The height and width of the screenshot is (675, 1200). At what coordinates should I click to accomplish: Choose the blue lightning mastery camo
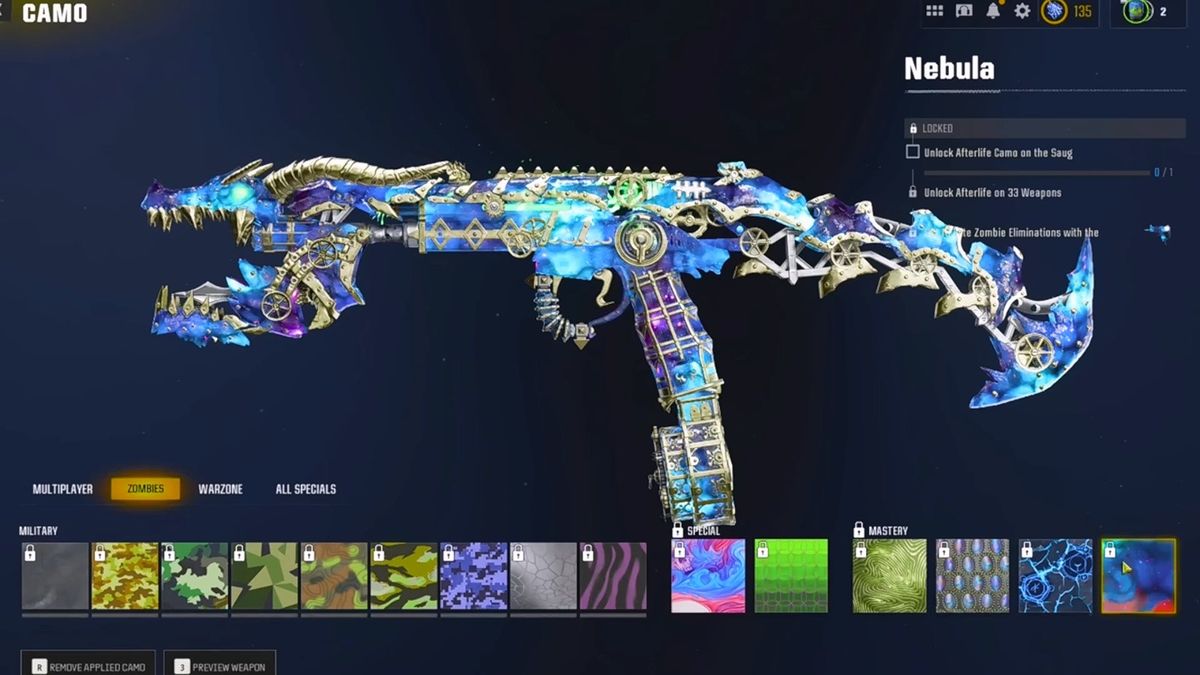click(x=1055, y=576)
